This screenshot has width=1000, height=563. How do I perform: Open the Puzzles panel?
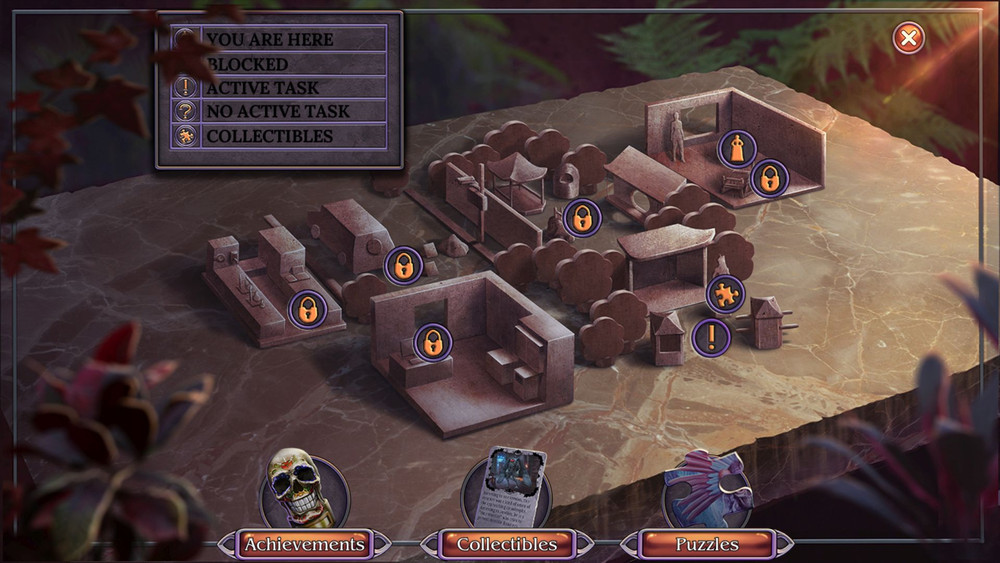pos(706,544)
